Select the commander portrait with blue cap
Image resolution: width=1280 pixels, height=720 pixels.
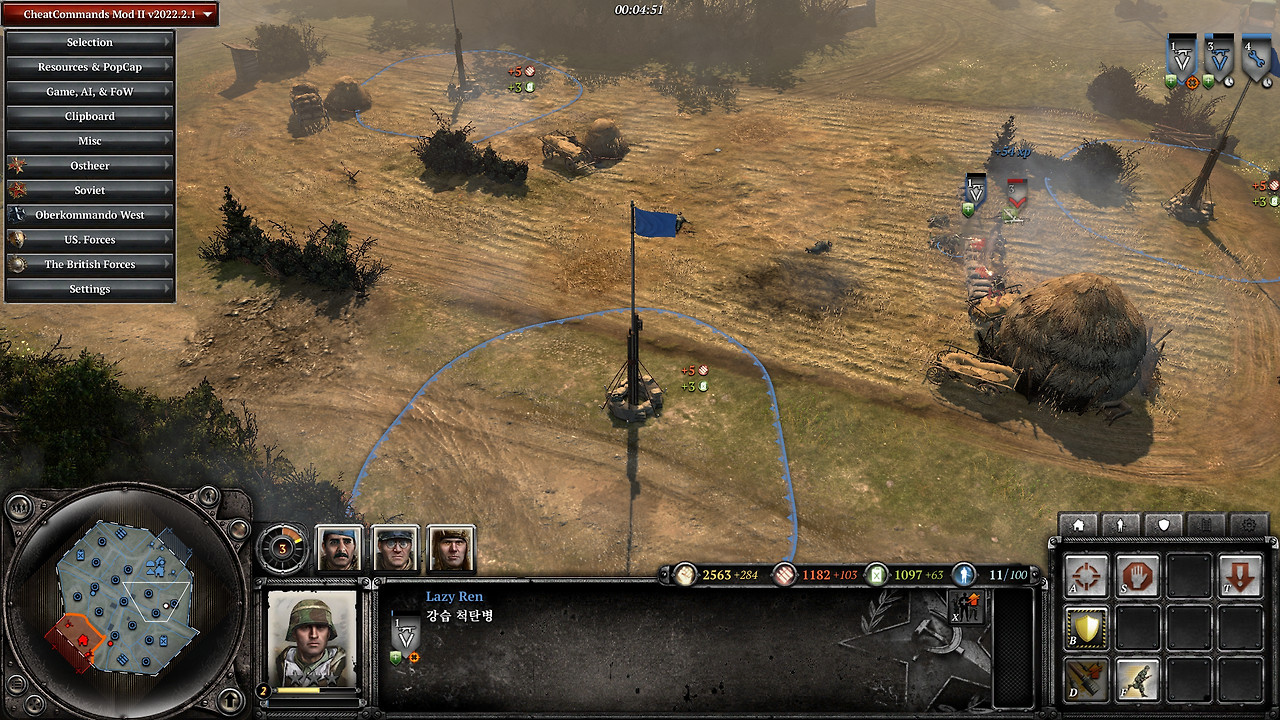click(339, 548)
